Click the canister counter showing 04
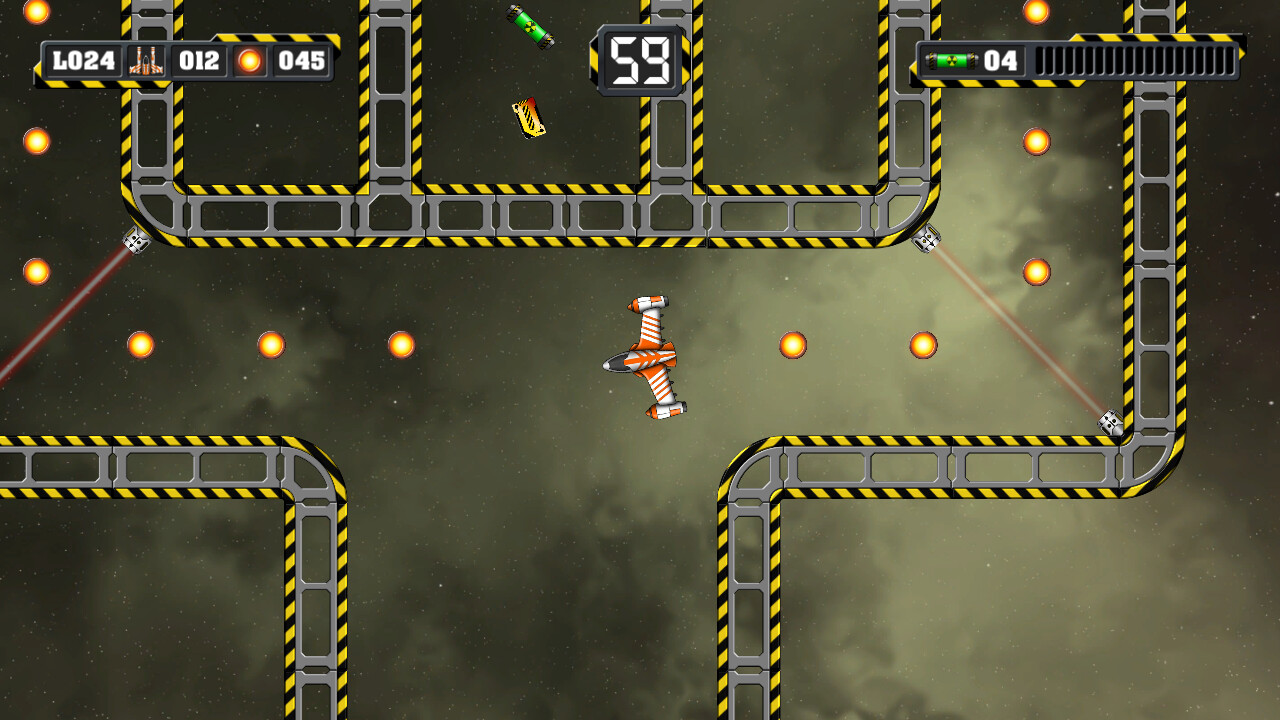 [1003, 60]
